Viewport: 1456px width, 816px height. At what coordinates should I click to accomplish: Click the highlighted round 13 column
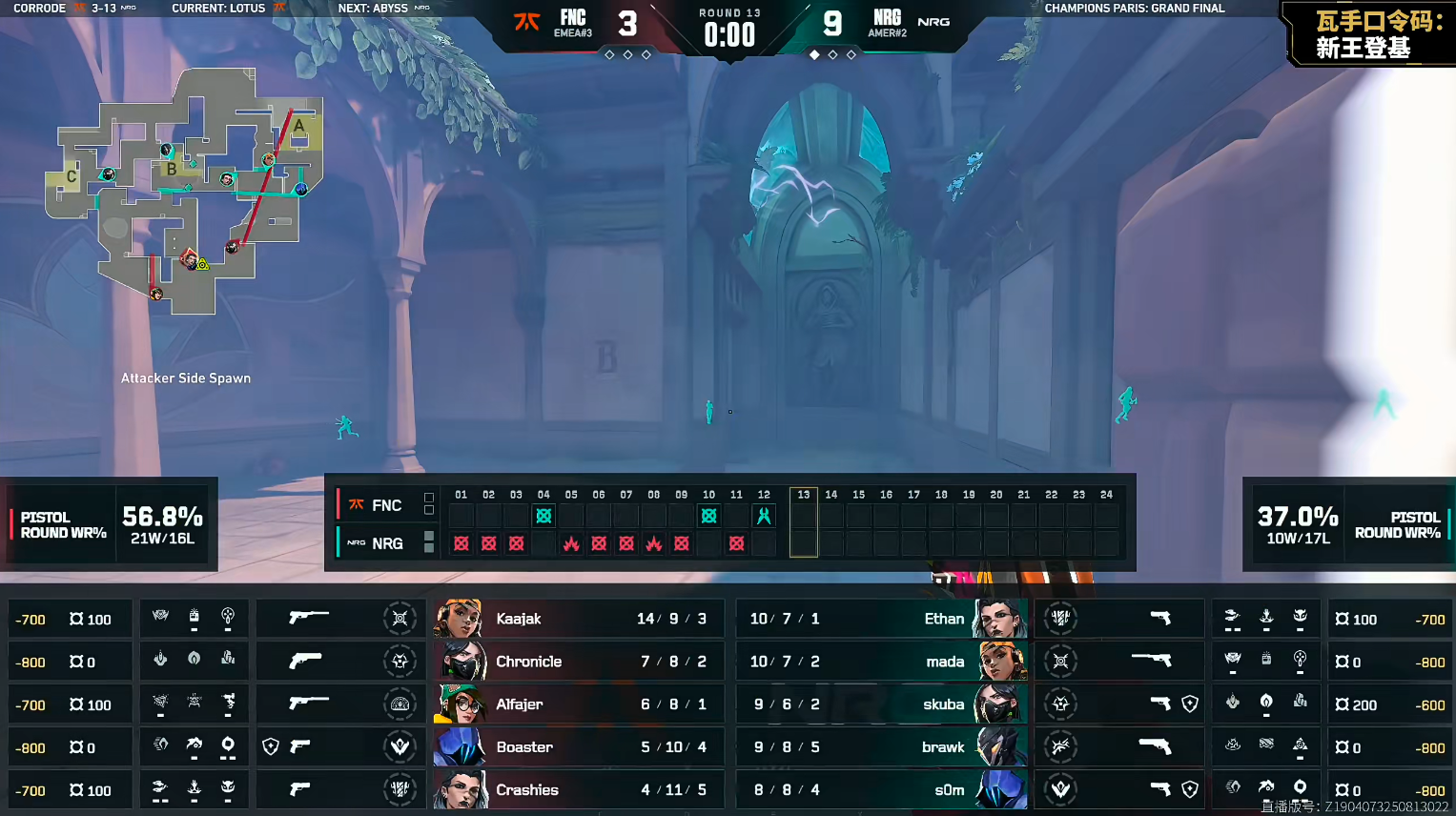[x=804, y=522]
